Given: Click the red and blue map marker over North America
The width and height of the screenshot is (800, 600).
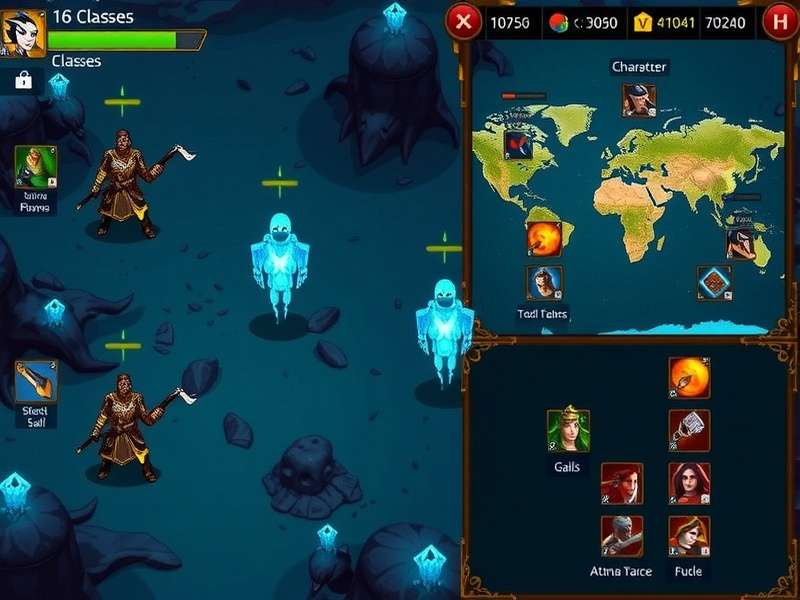Looking at the screenshot, I should coord(518,146).
